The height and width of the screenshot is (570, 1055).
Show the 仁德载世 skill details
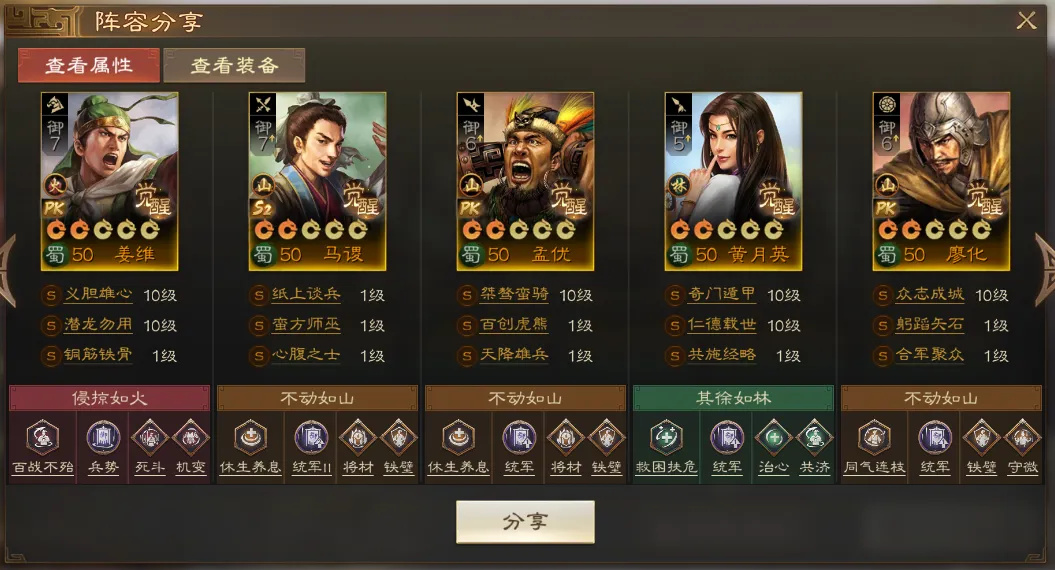(722, 326)
